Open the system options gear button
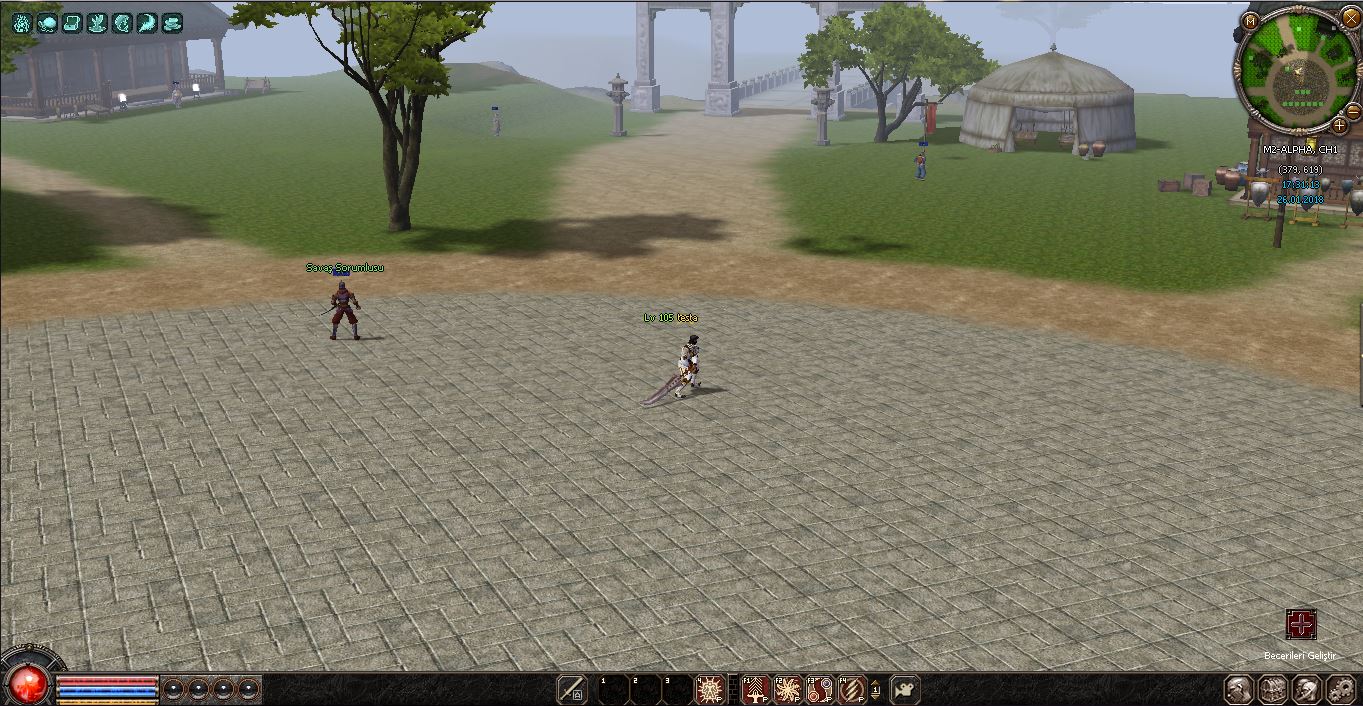 [1340, 689]
